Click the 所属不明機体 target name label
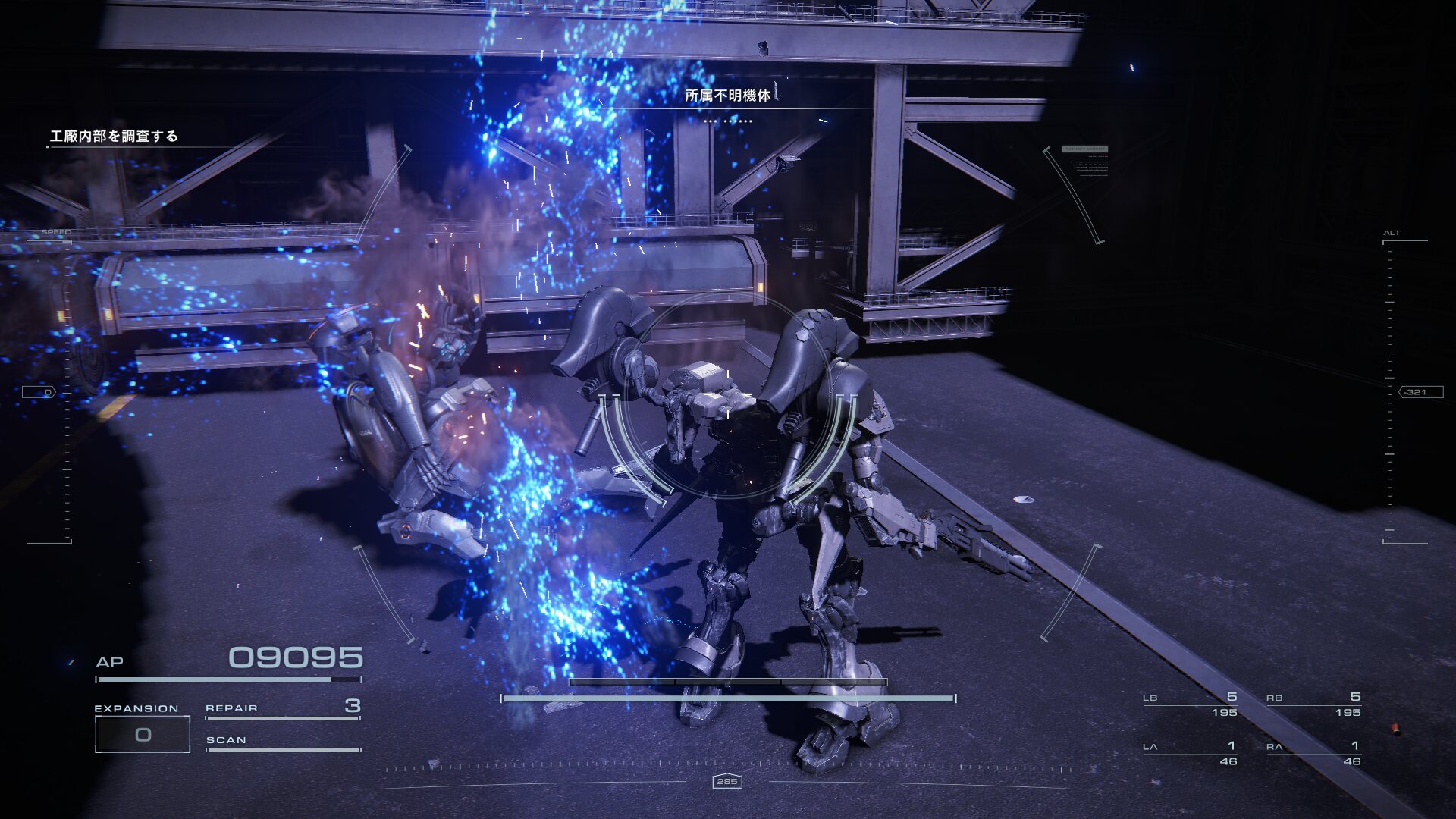The height and width of the screenshot is (819, 1456). click(727, 96)
